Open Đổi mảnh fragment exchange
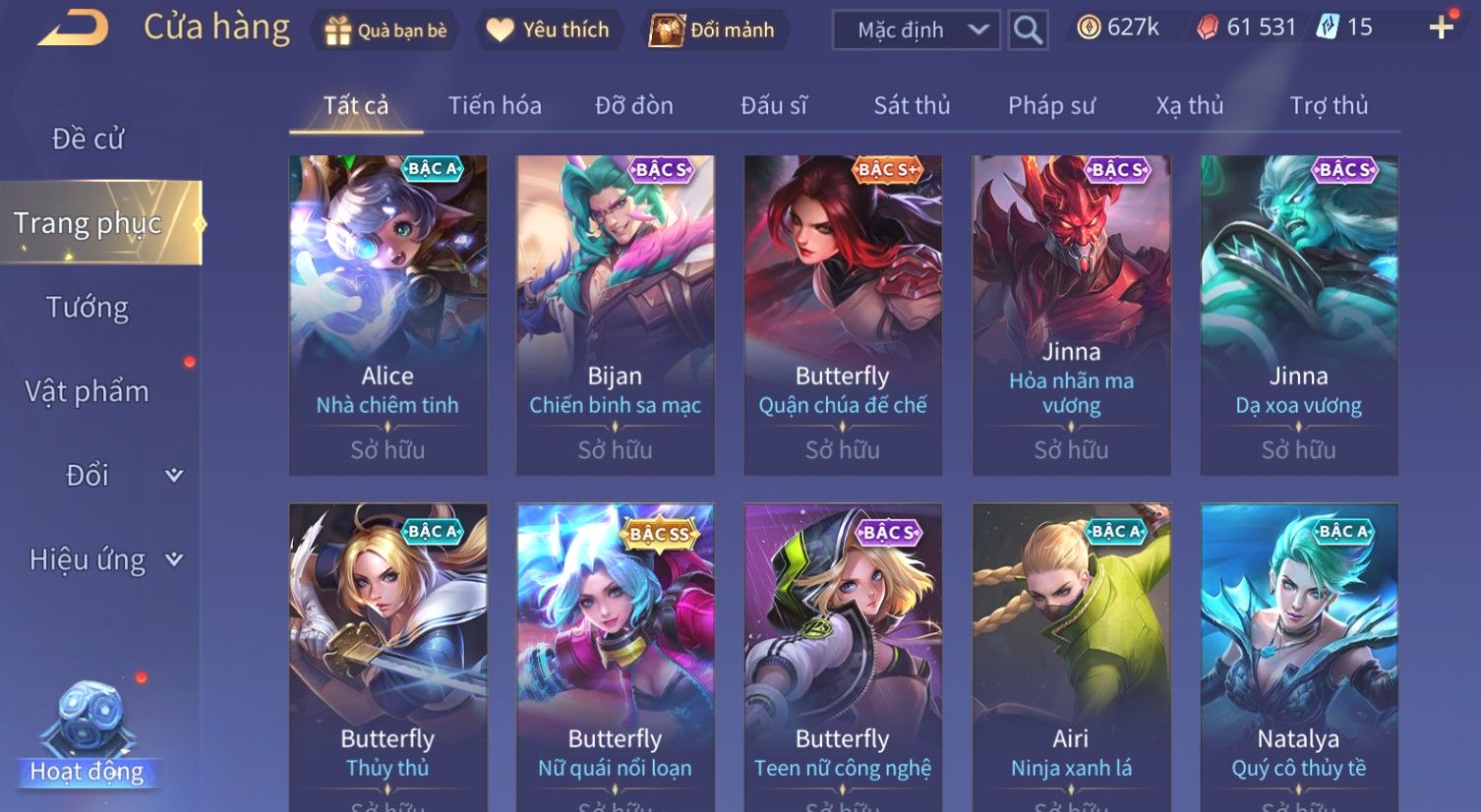This screenshot has height=812, width=1481. 712,30
